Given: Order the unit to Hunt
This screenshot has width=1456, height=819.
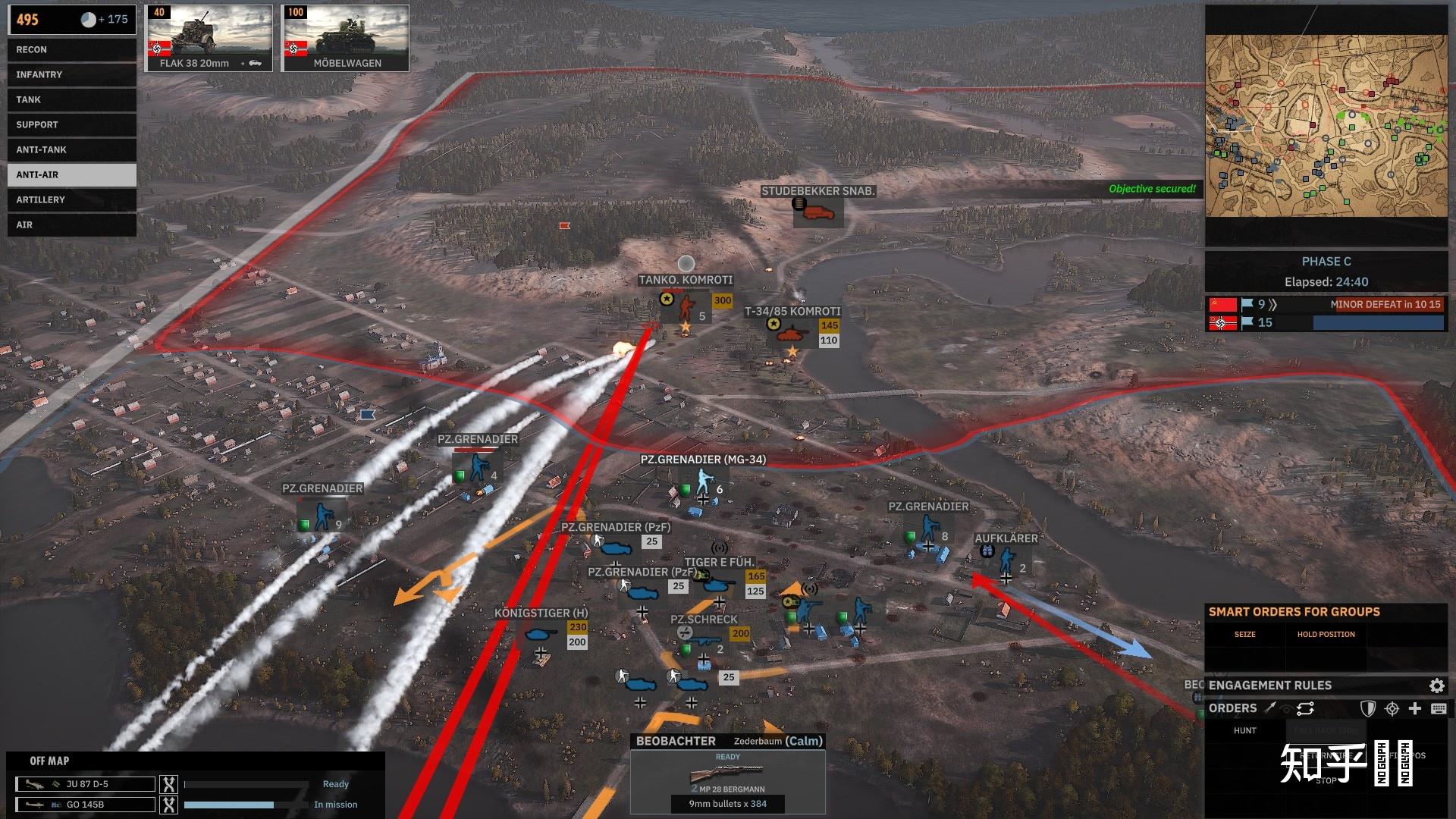Looking at the screenshot, I should [x=1244, y=731].
